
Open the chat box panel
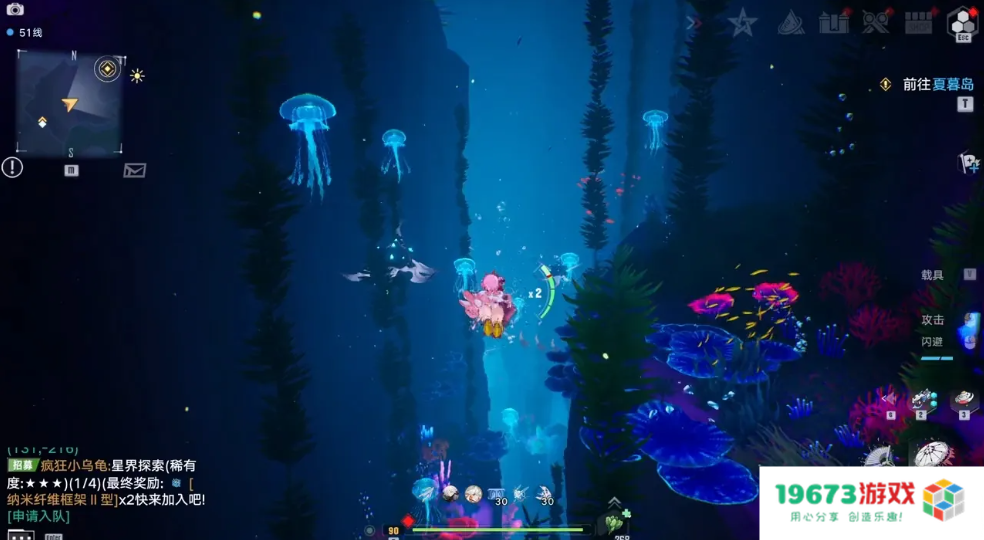(20, 536)
